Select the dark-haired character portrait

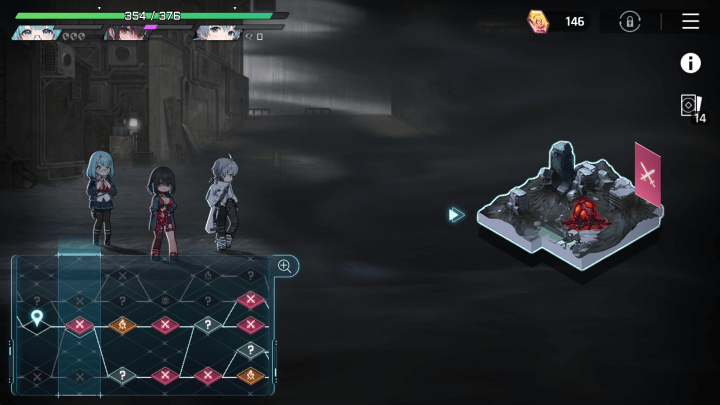[127, 33]
